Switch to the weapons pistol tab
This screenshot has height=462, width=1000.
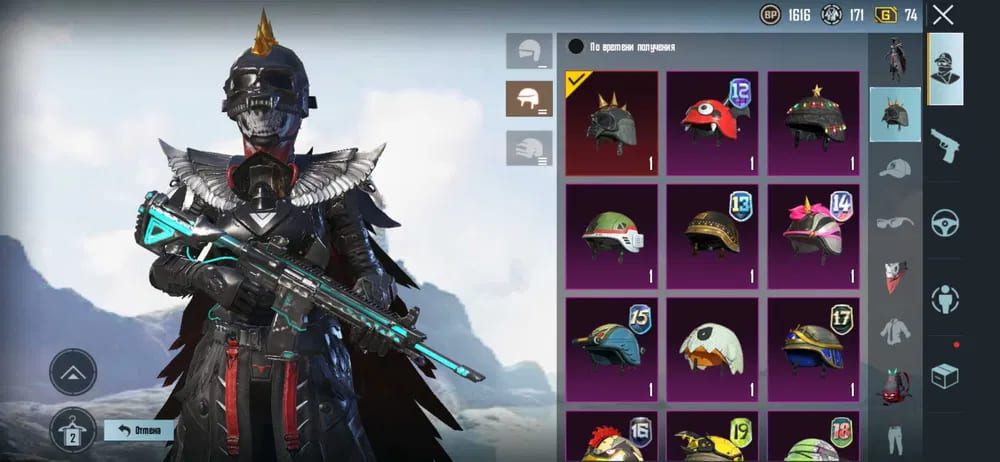(945, 146)
